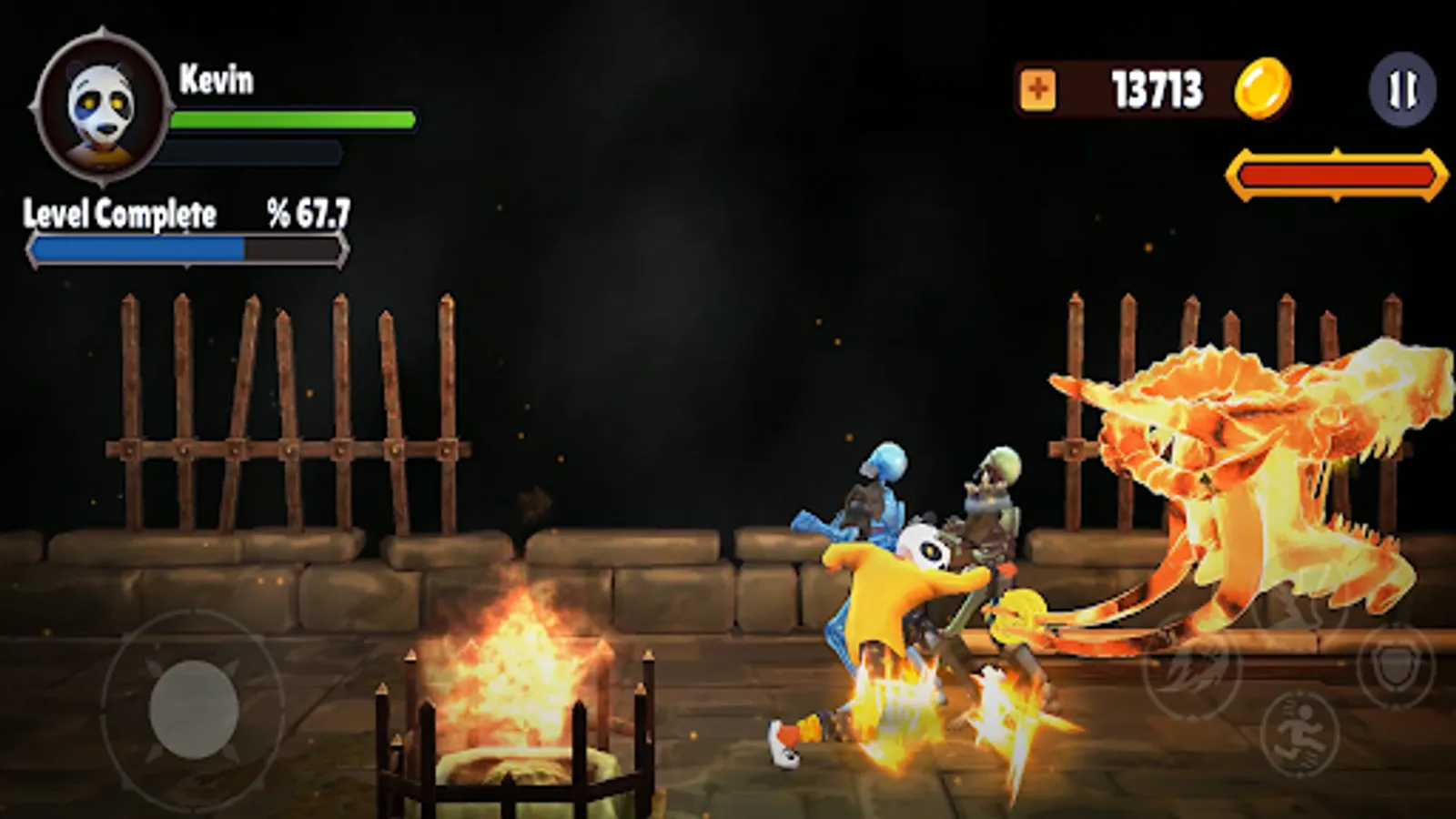Click the name label Kevin
This screenshot has width=1456, height=819.
[218, 80]
